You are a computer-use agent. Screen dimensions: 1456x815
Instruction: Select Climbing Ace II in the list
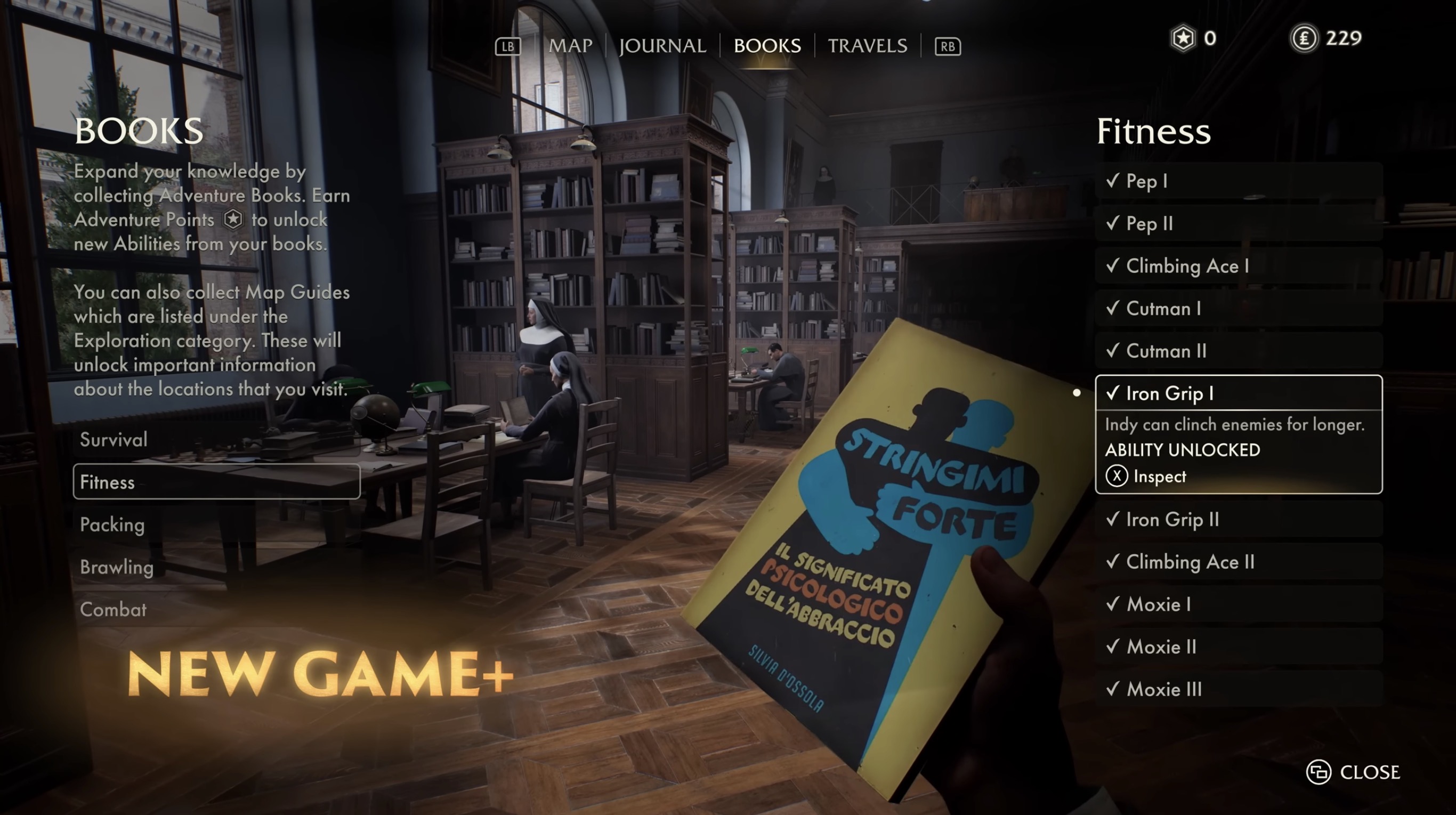[1238, 561]
